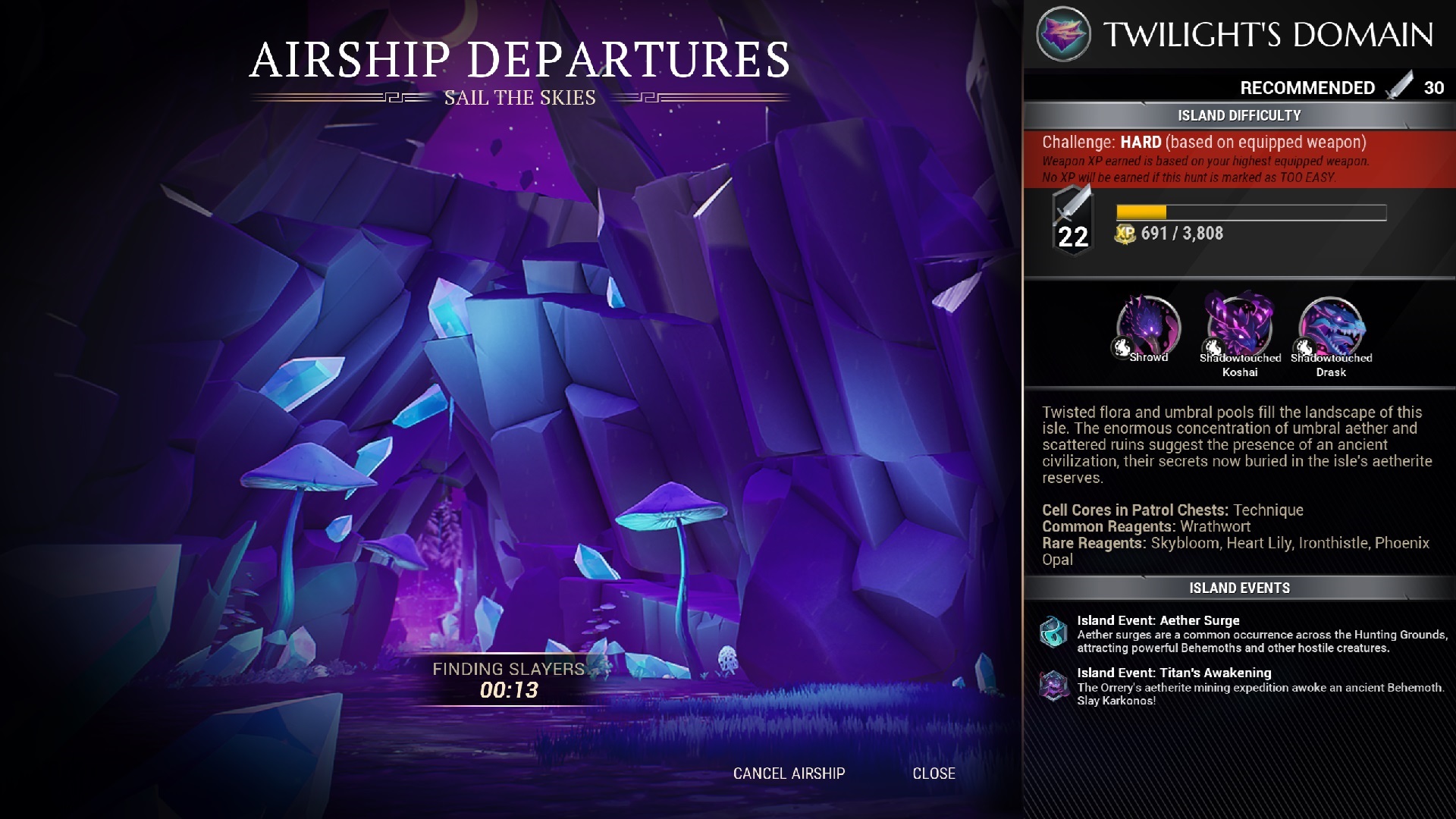Select the Shadowtouched Drask behemoth icon

click(x=1332, y=327)
